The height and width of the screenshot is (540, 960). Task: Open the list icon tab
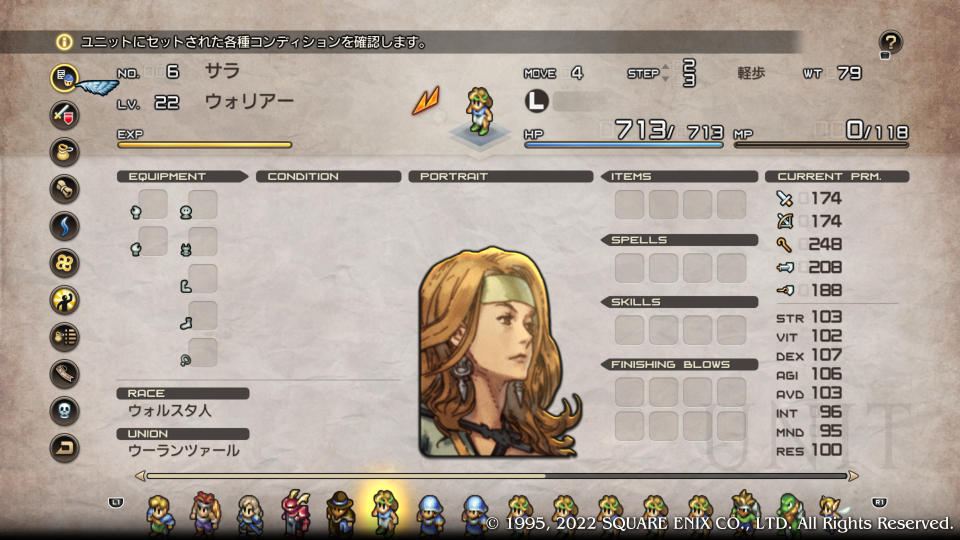[x=65, y=336]
